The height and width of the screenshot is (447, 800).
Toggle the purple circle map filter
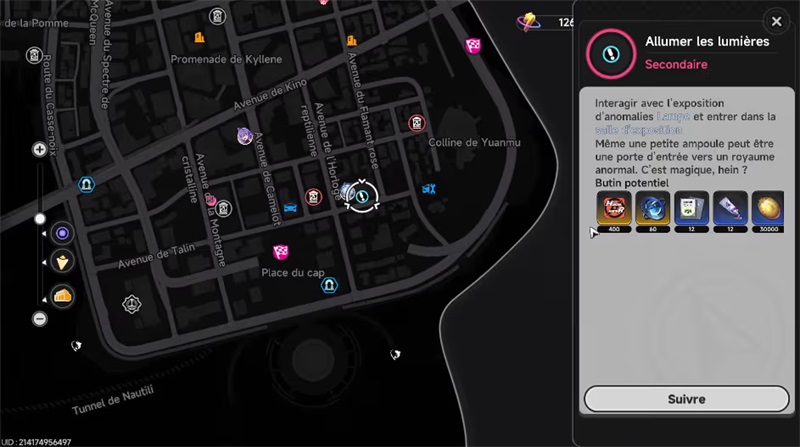point(62,233)
